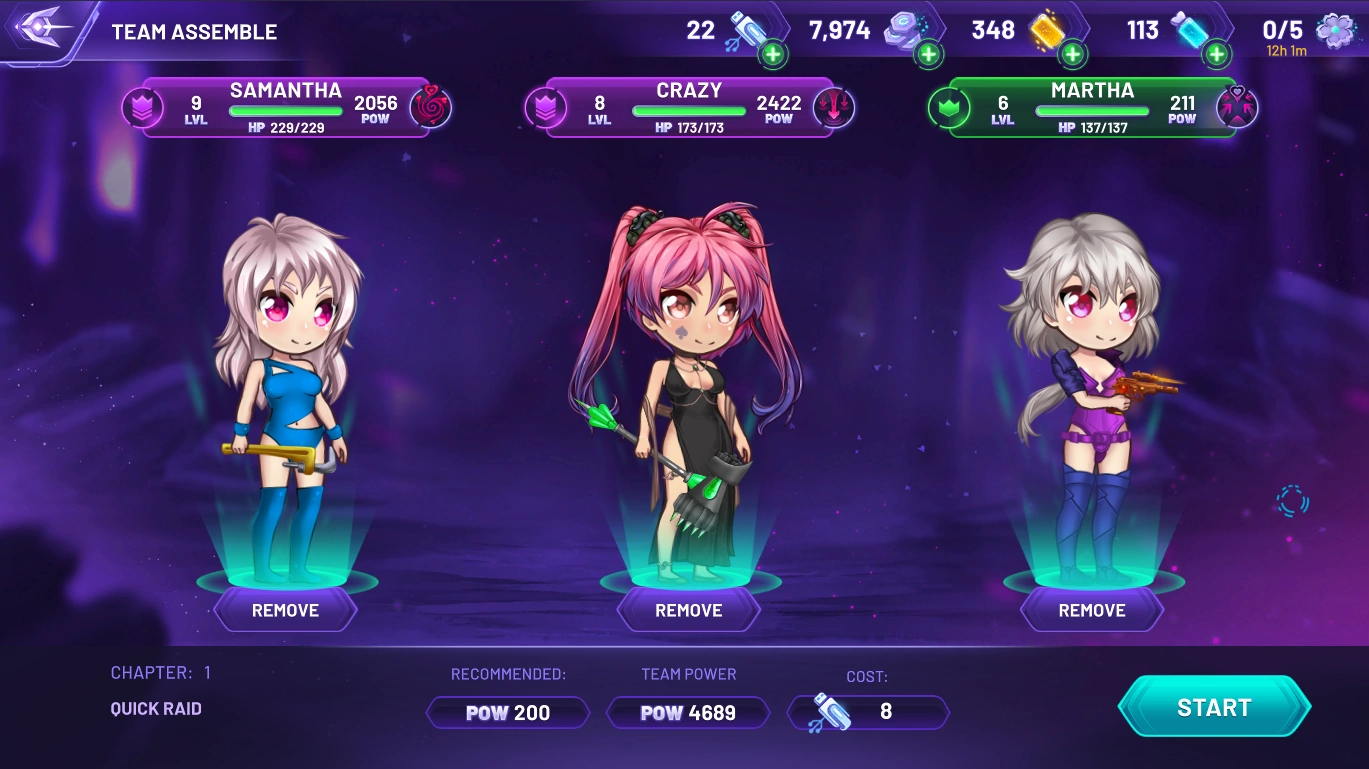Remove Martha from the team
The height and width of the screenshot is (769, 1369).
pyautogui.click(x=1092, y=610)
